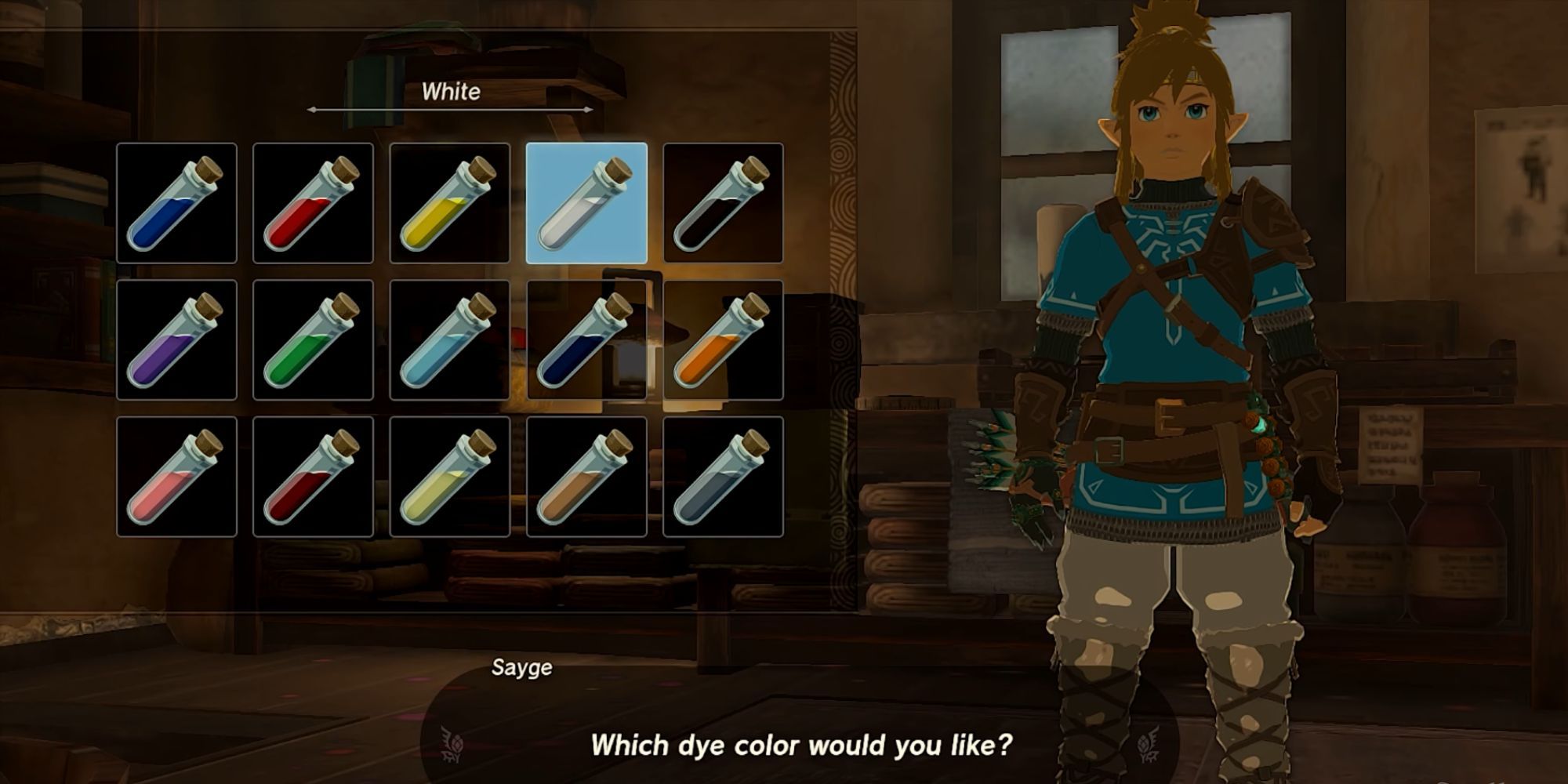Select the black dye vial
The height and width of the screenshot is (784, 1568).
point(724,202)
